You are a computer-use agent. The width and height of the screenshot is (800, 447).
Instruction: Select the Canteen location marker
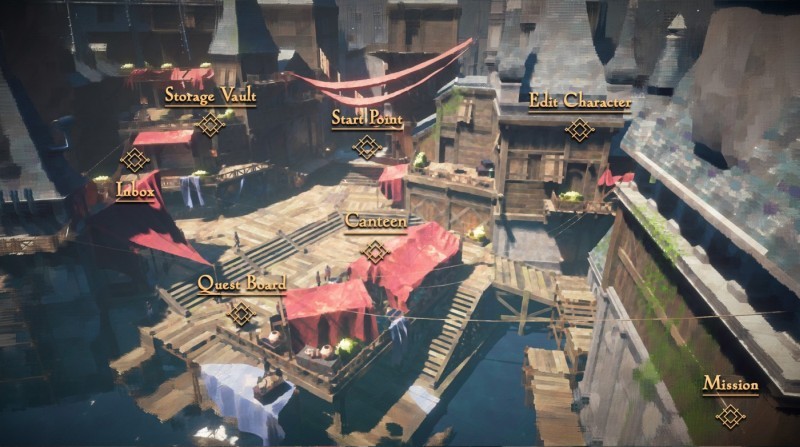tap(375, 251)
